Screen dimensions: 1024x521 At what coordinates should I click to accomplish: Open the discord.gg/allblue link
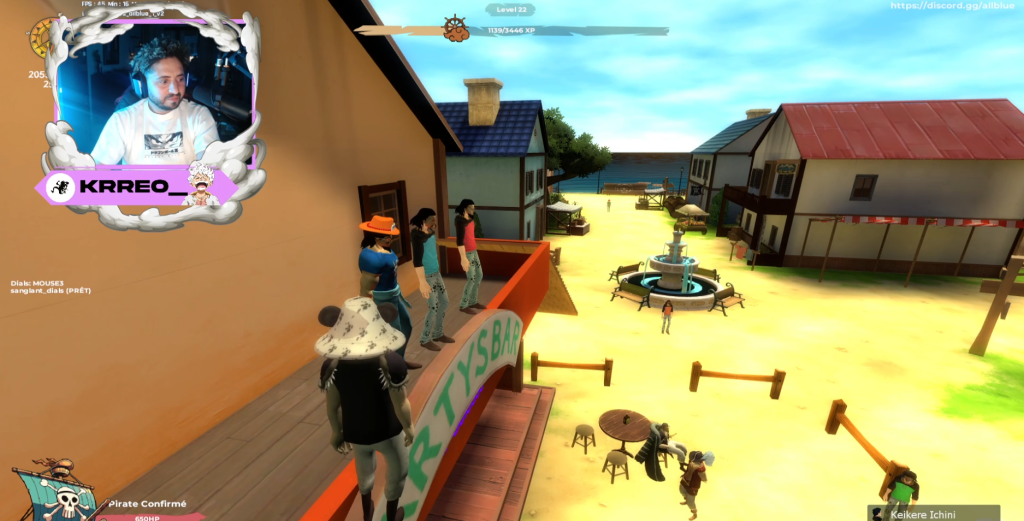[953, 6]
